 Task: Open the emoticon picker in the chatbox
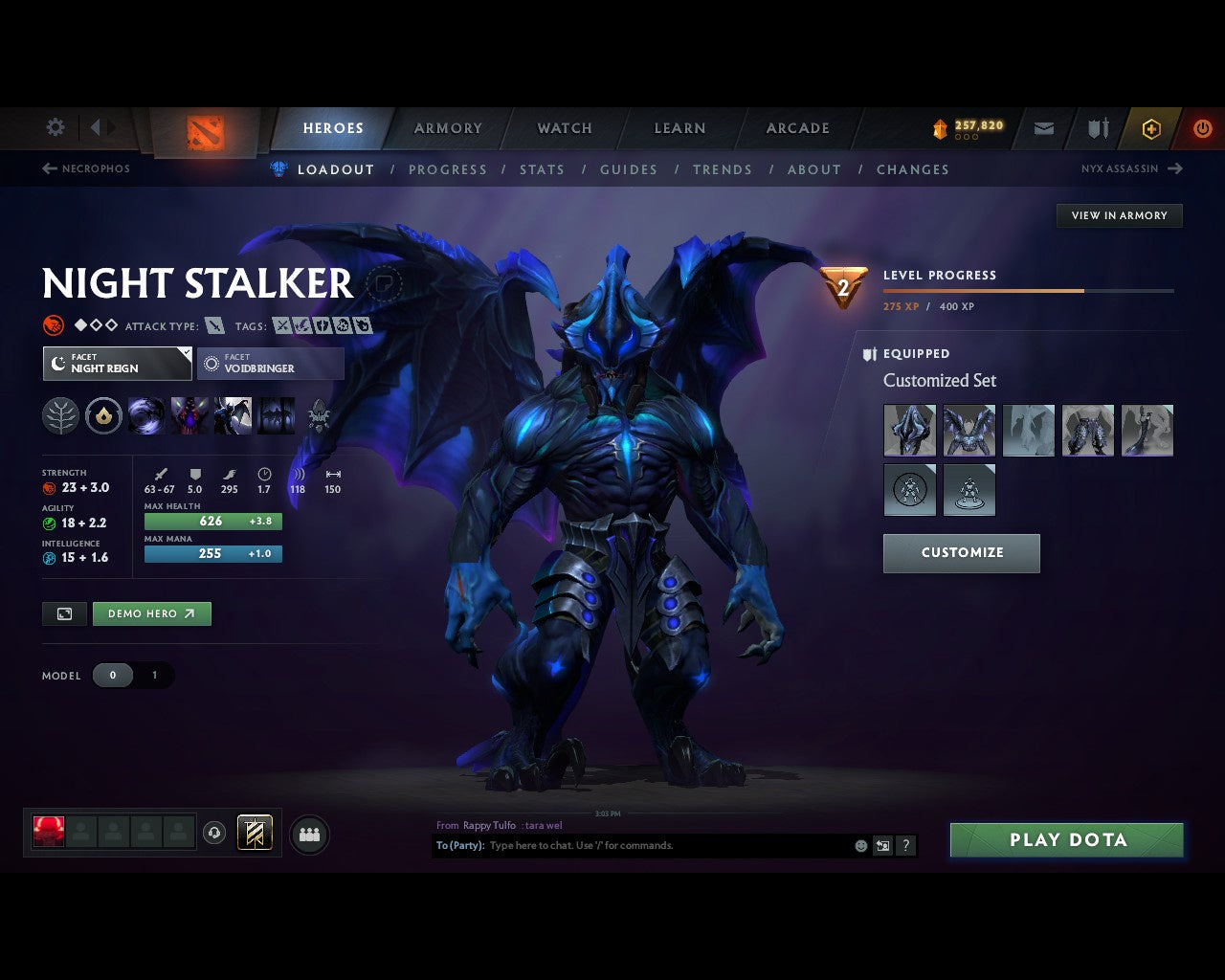pyautogui.click(x=858, y=846)
